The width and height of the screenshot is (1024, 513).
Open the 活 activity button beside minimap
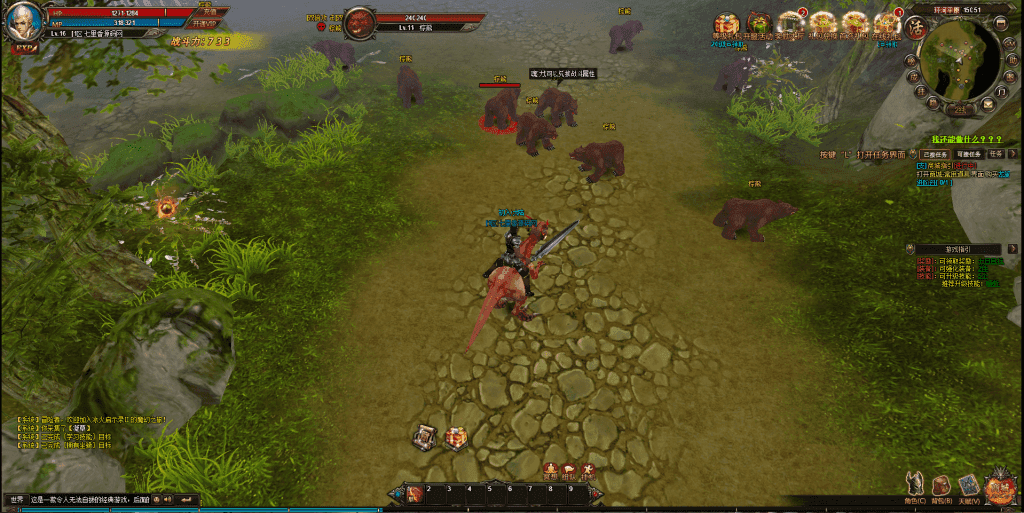[914, 25]
